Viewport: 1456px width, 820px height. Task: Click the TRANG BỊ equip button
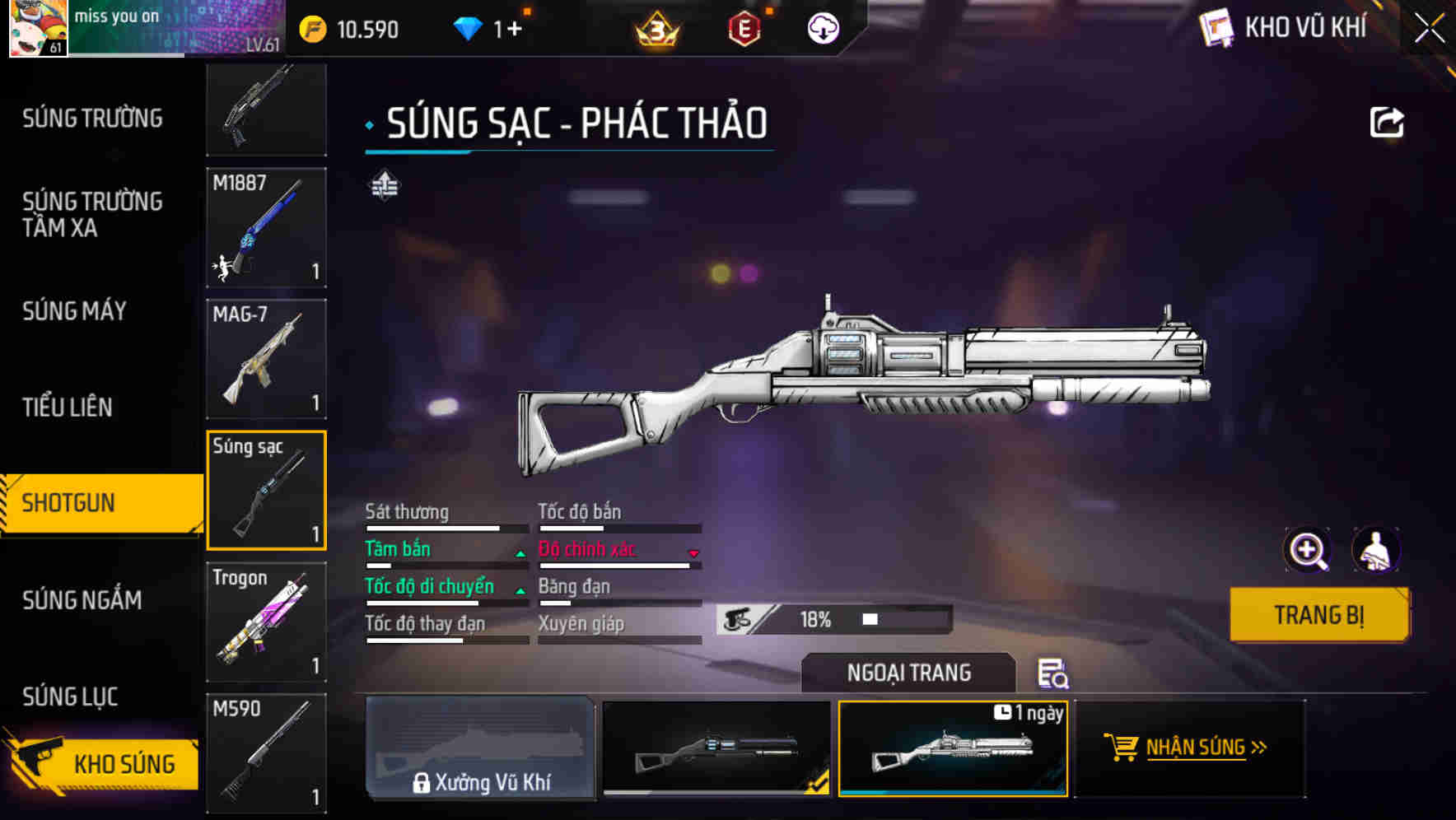pos(1318,614)
